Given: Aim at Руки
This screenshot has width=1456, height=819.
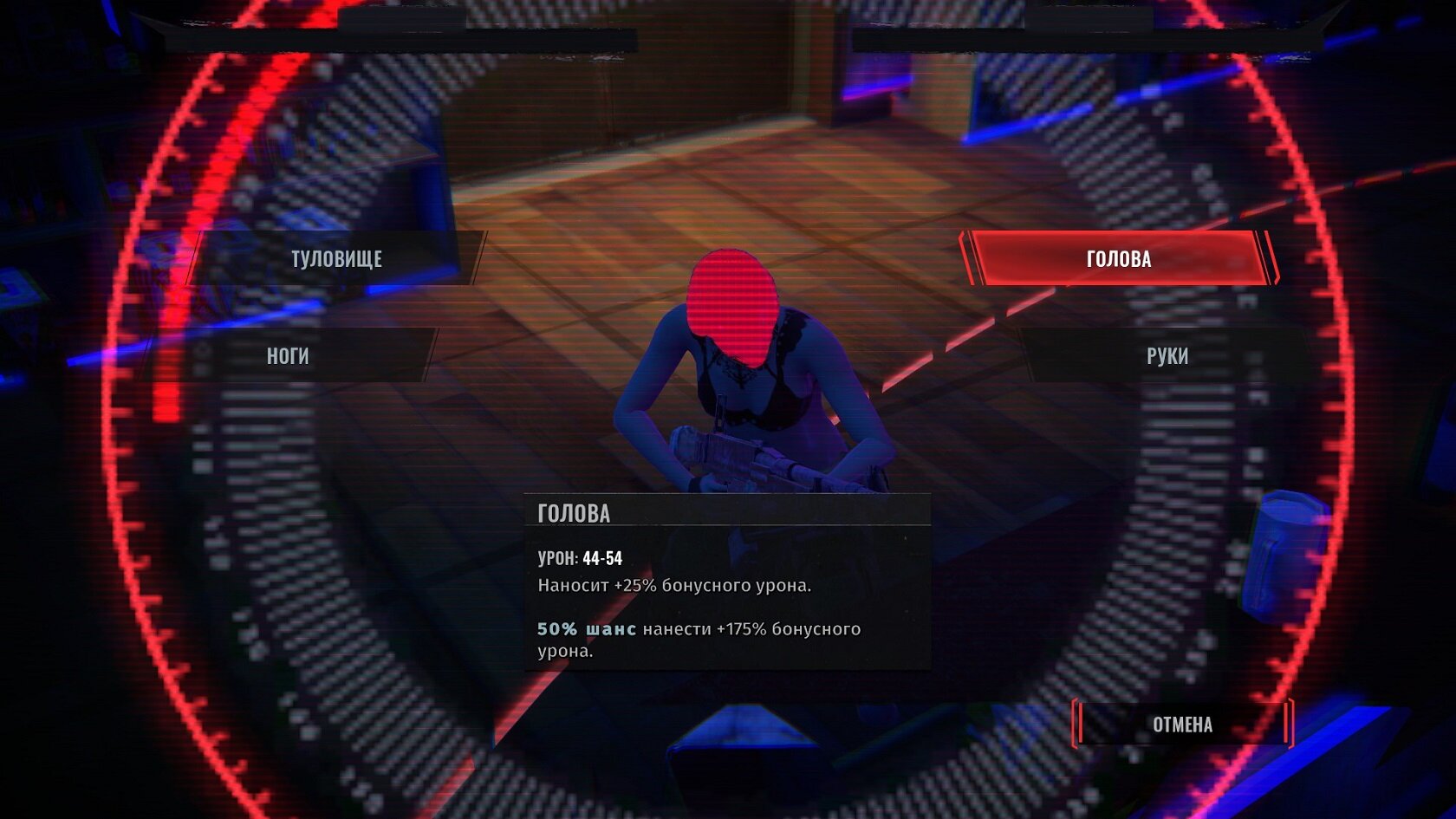Looking at the screenshot, I should [x=1167, y=355].
